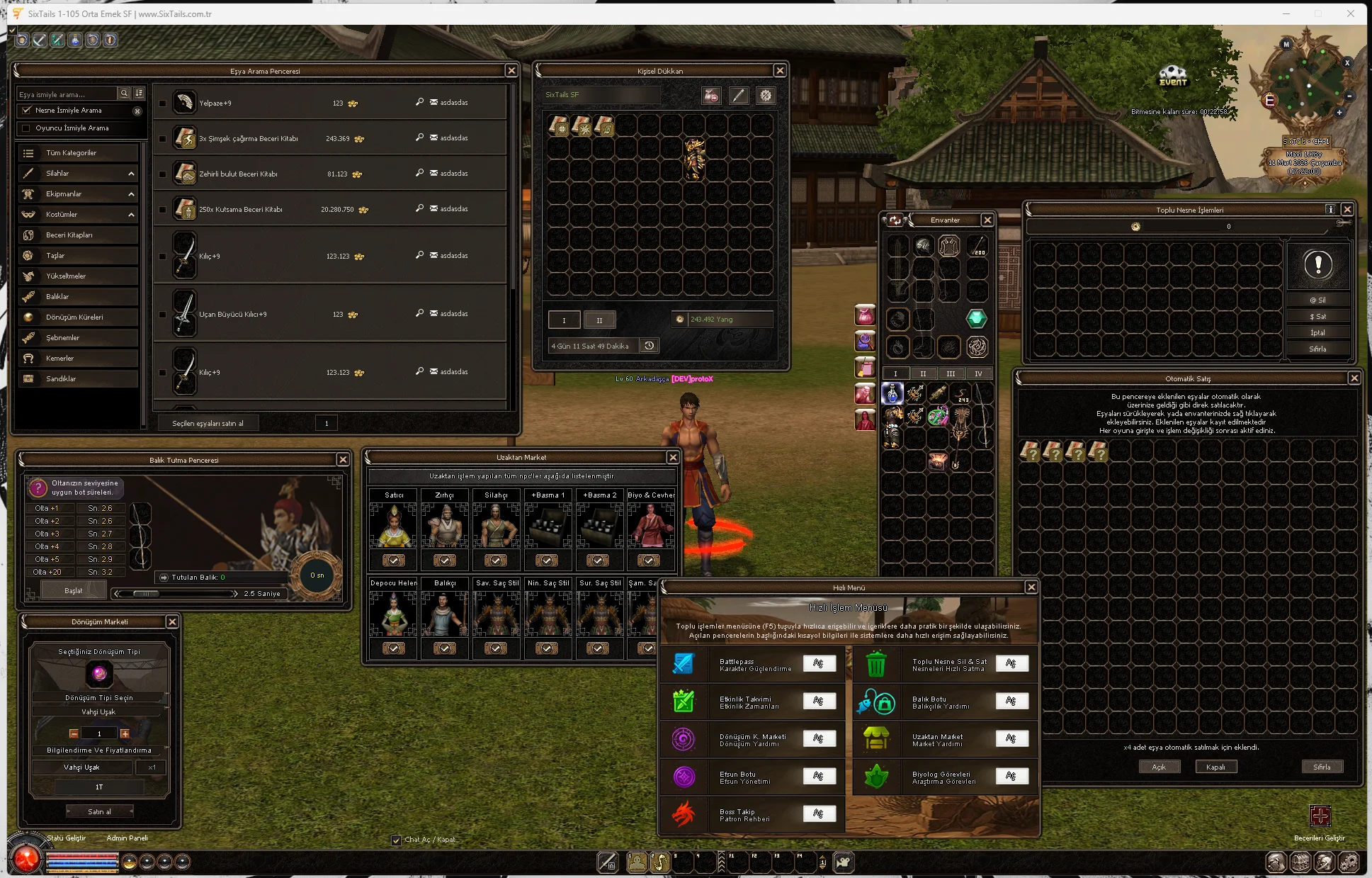Viewport: 1372px width, 878px height.
Task: Turn auto-sell off with Kapalı
Action: point(1215,767)
